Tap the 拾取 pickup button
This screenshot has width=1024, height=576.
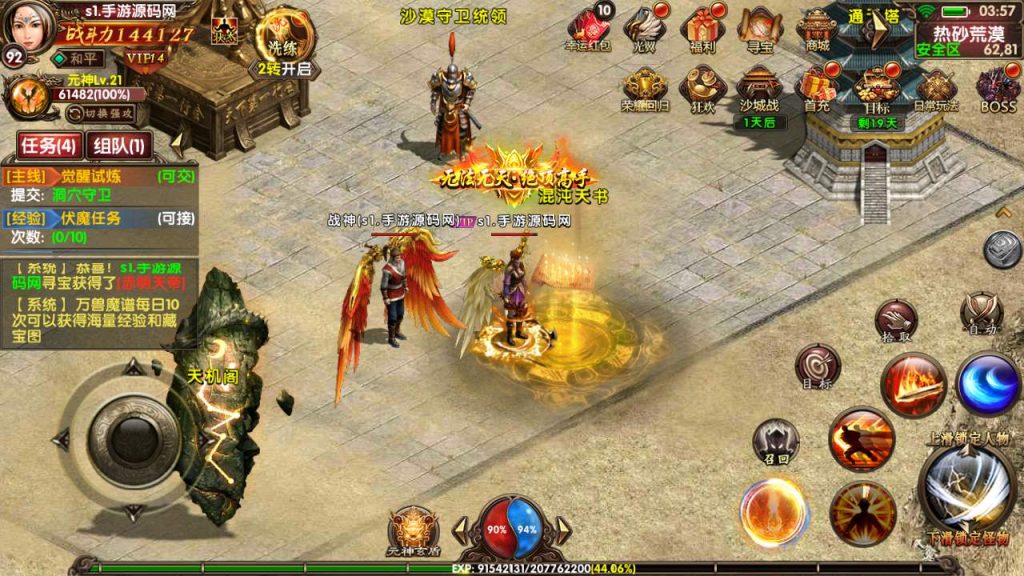pyautogui.click(x=896, y=320)
